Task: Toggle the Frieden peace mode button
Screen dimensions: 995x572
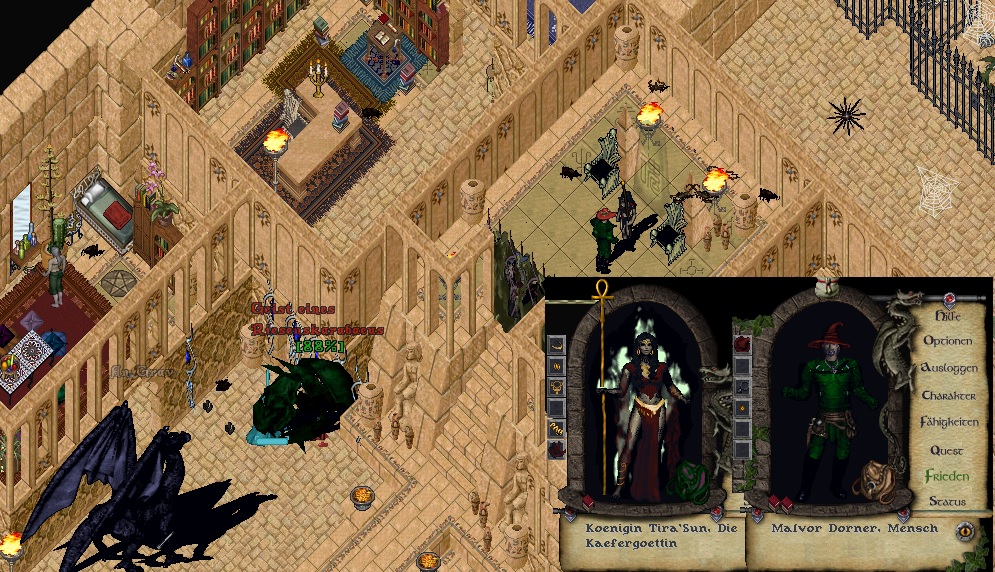Action: tap(946, 476)
